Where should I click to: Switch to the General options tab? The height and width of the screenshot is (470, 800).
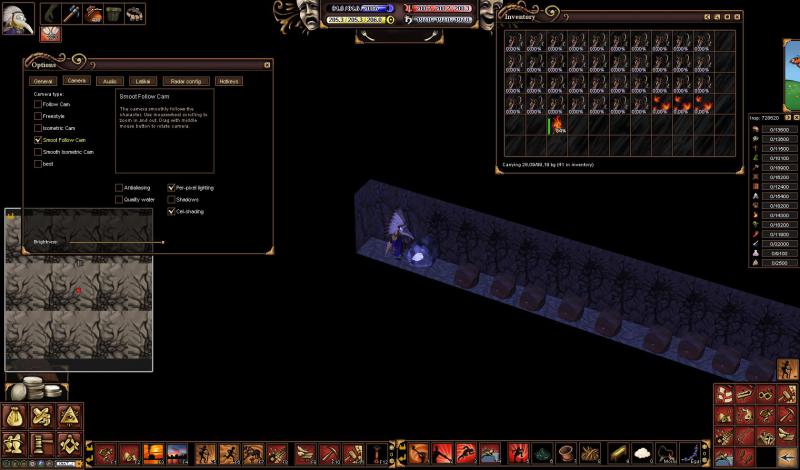pos(43,80)
